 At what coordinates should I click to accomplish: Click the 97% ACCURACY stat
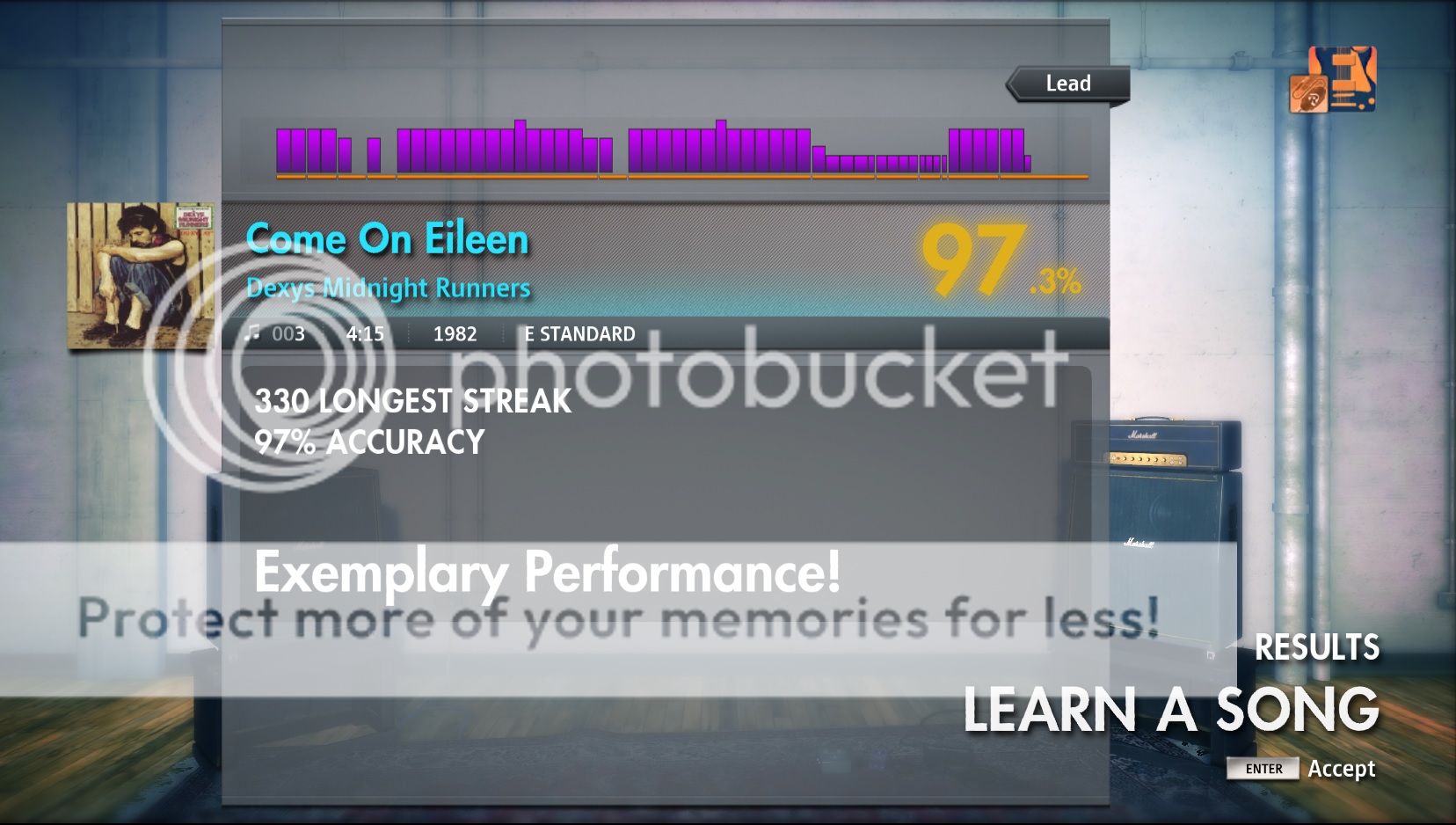click(368, 442)
